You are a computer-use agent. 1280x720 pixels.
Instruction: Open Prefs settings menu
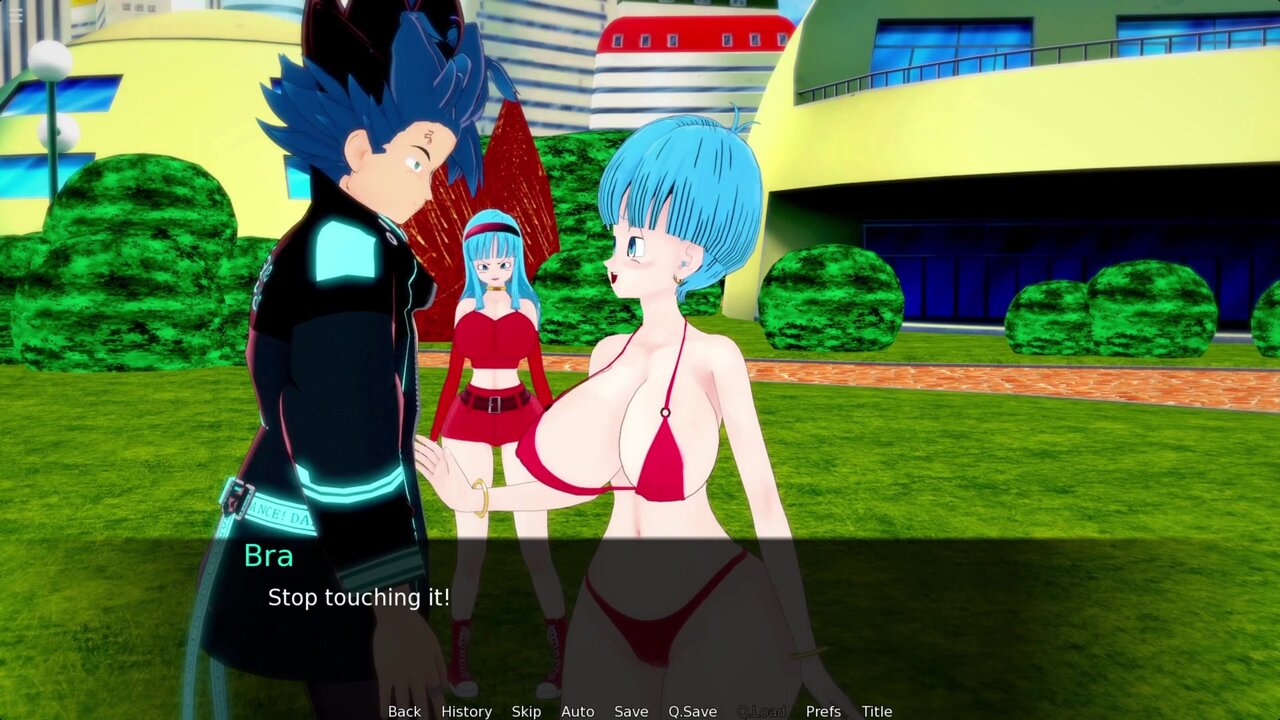pos(823,711)
